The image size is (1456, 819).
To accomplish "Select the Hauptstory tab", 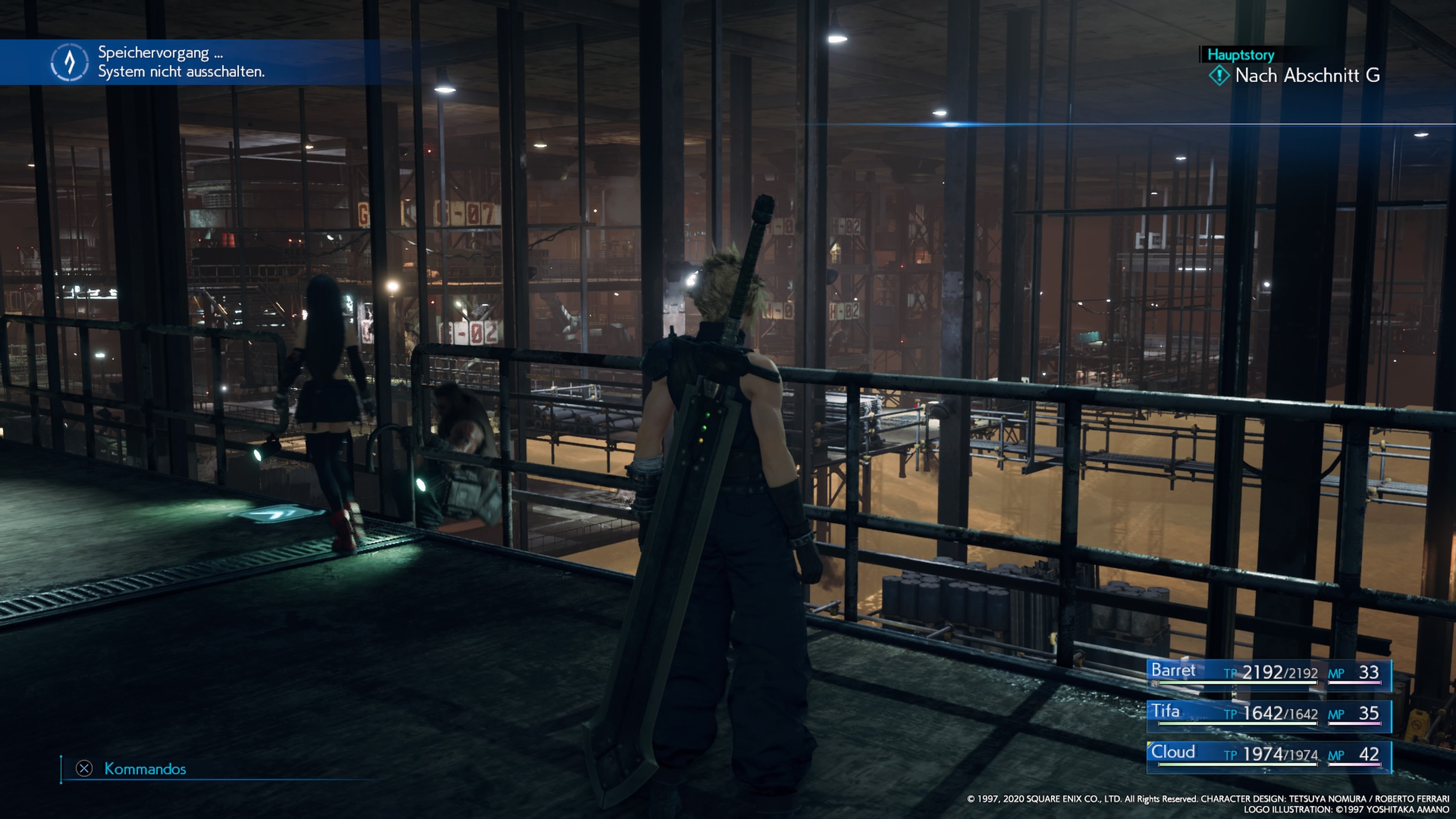I will (1240, 55).
